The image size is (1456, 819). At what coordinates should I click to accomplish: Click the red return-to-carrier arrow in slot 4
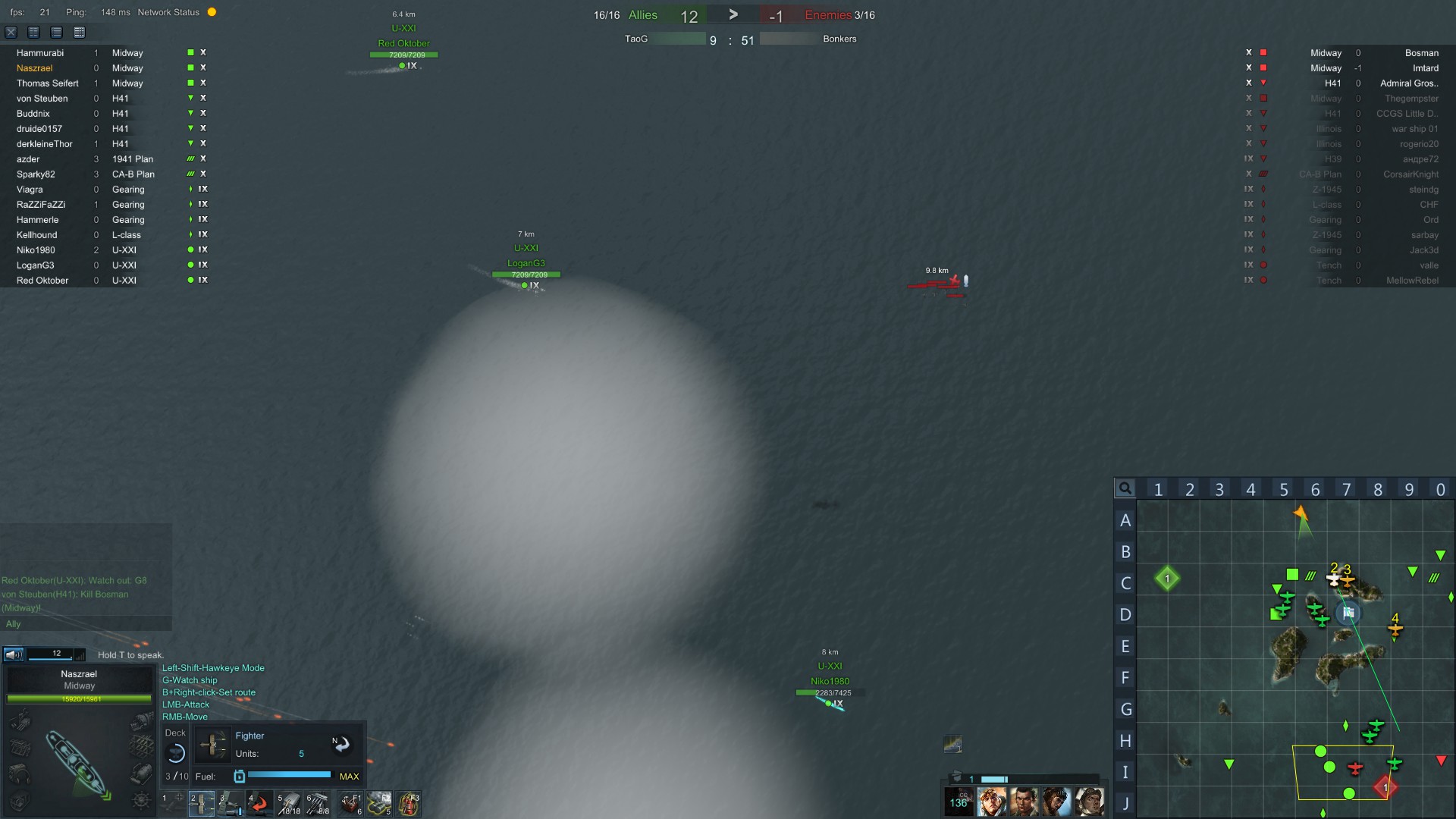259,803
